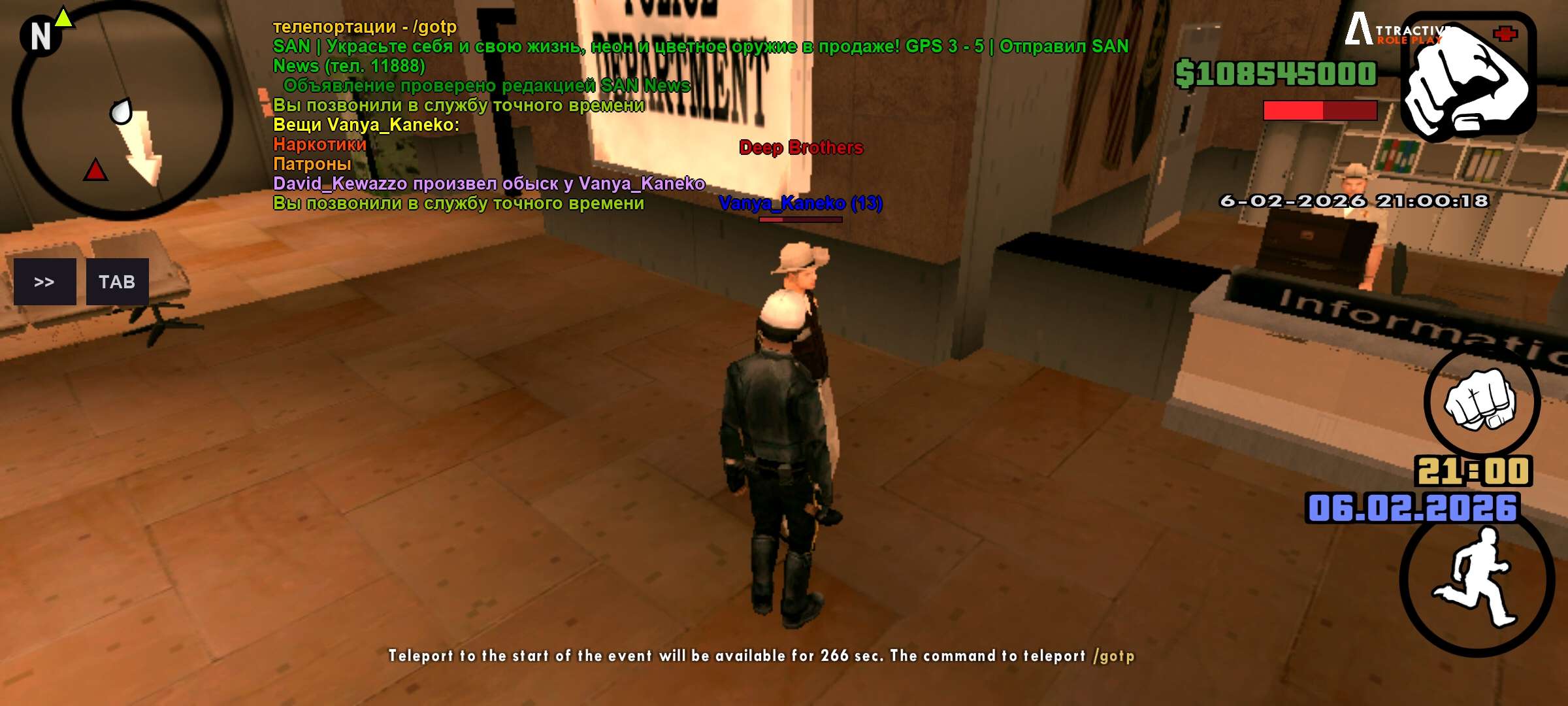Switch weapon via the fist icon
This screenshot has width=1568, height=706.
point(1468,77)
